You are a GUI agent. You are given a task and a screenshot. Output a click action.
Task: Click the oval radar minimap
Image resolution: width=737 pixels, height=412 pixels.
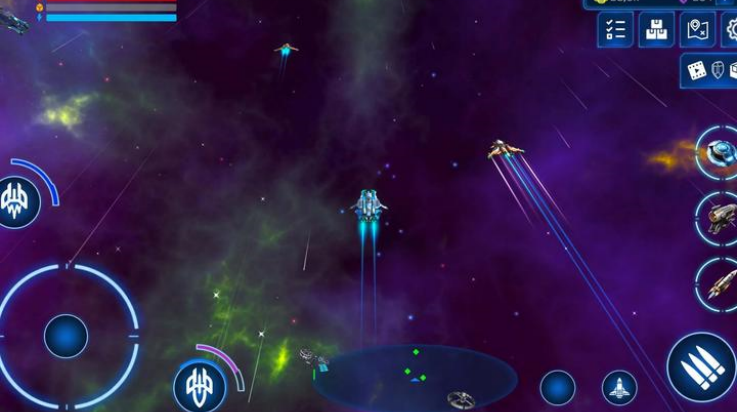417,377
